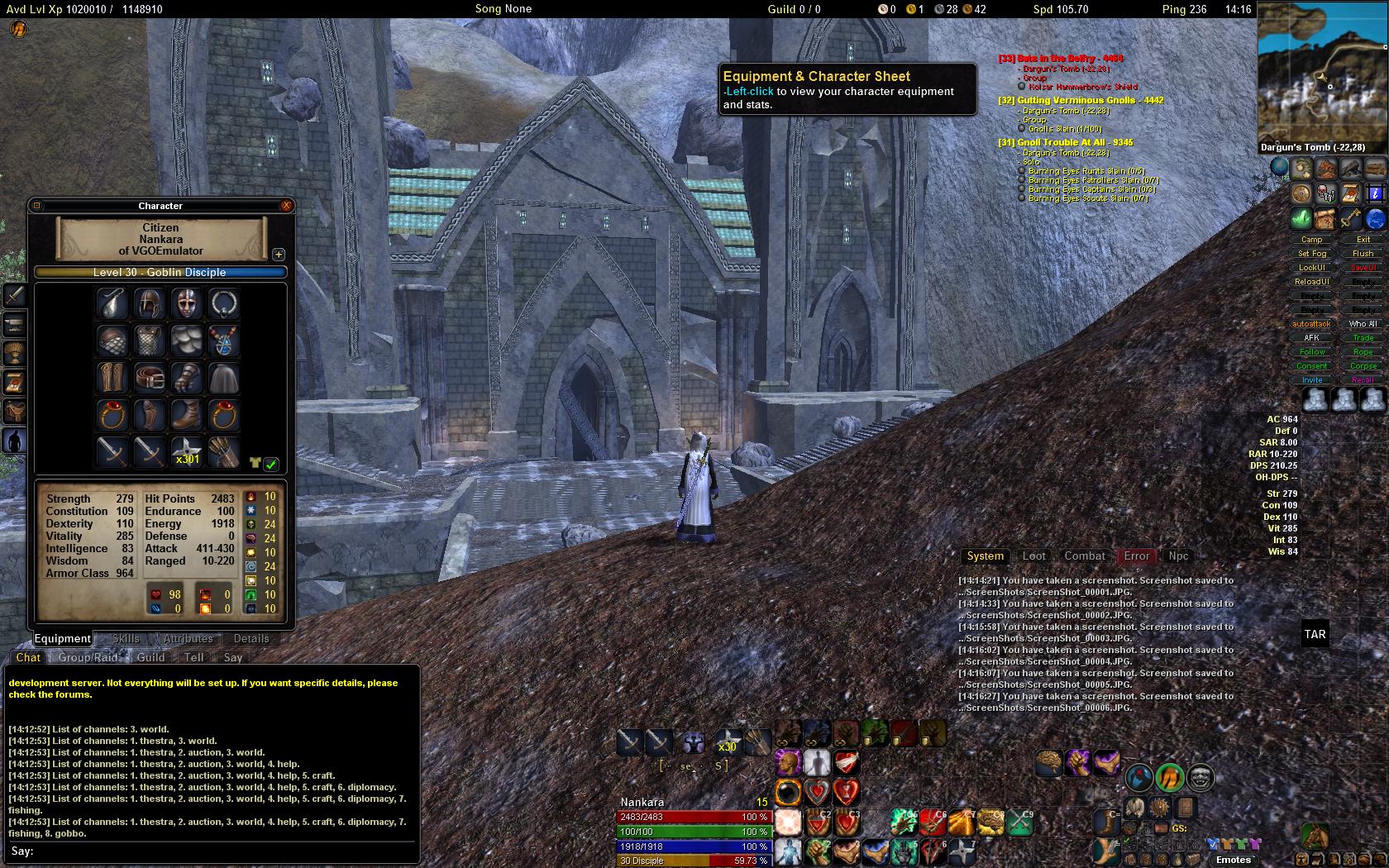The width and height of the screenshot is (1389, 868).
Task: Close the Character window
Action: (286, 206)
